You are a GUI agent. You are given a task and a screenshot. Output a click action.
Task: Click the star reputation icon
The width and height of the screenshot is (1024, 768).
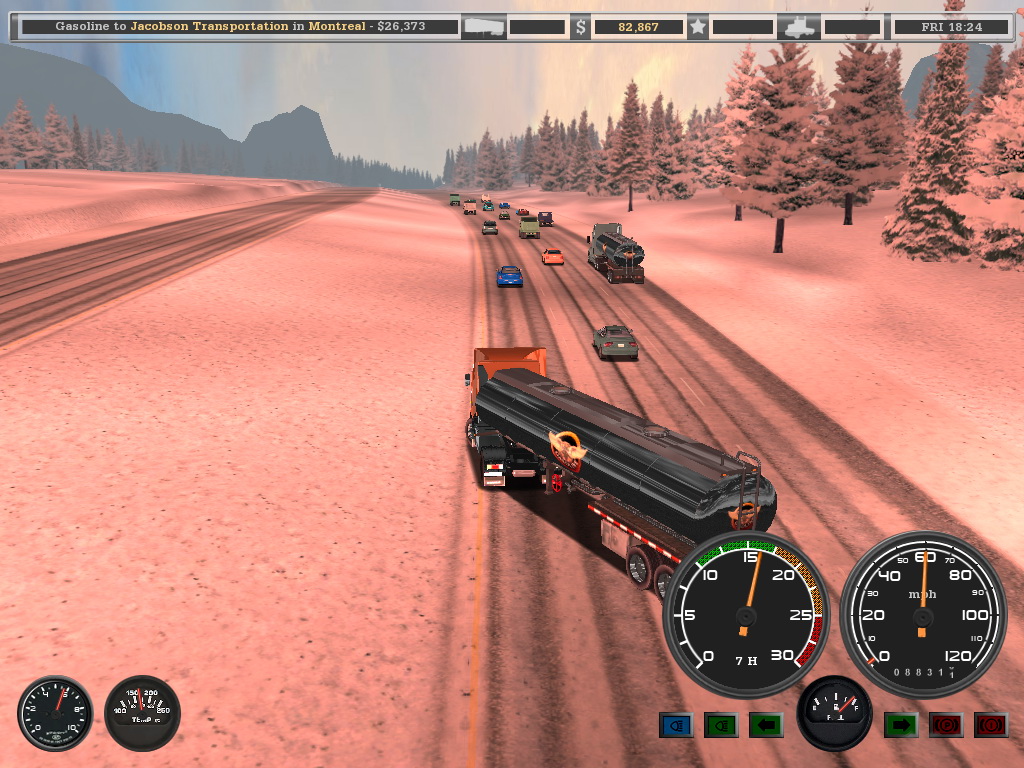pyautogui.click(x=698, y=27)
